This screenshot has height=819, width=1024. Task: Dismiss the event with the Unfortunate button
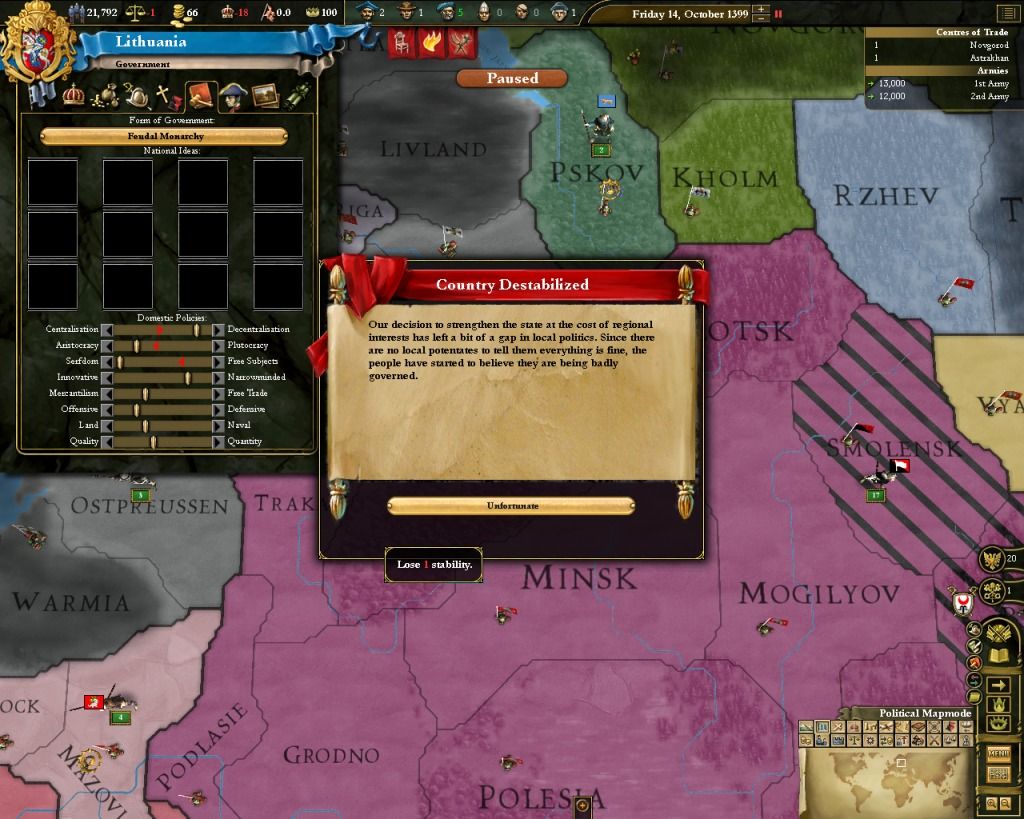click(x=511, y=506)
